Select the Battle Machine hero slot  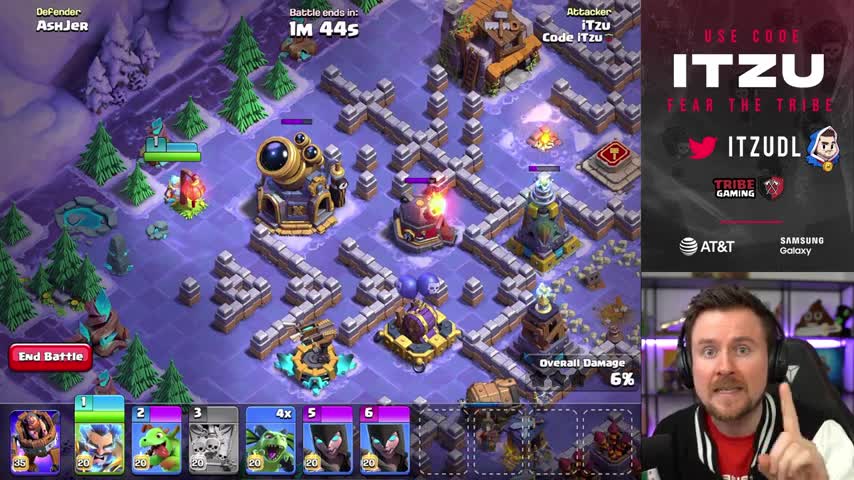point(35,440)
